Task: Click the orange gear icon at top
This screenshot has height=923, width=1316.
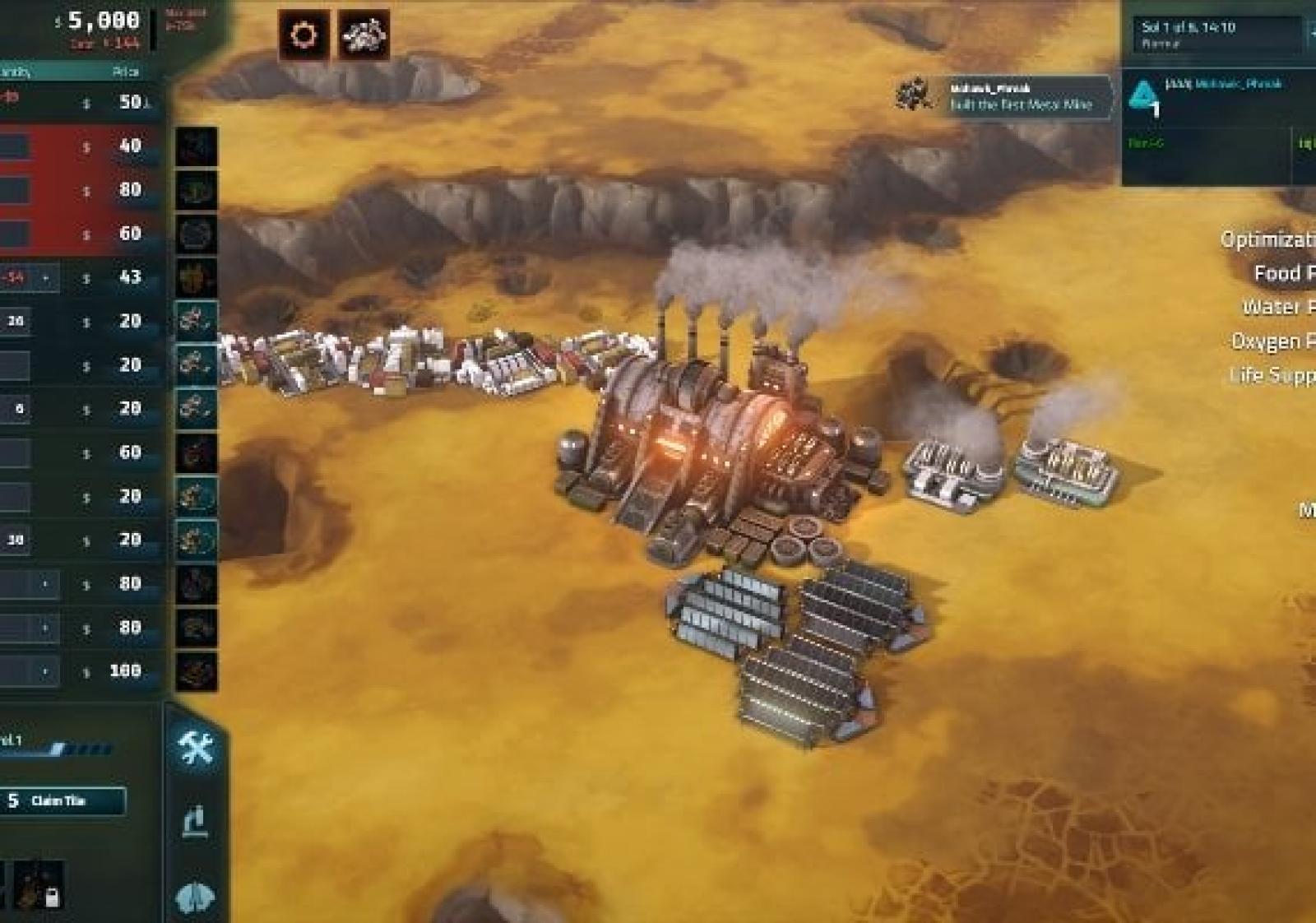Action: pos(304,35)
